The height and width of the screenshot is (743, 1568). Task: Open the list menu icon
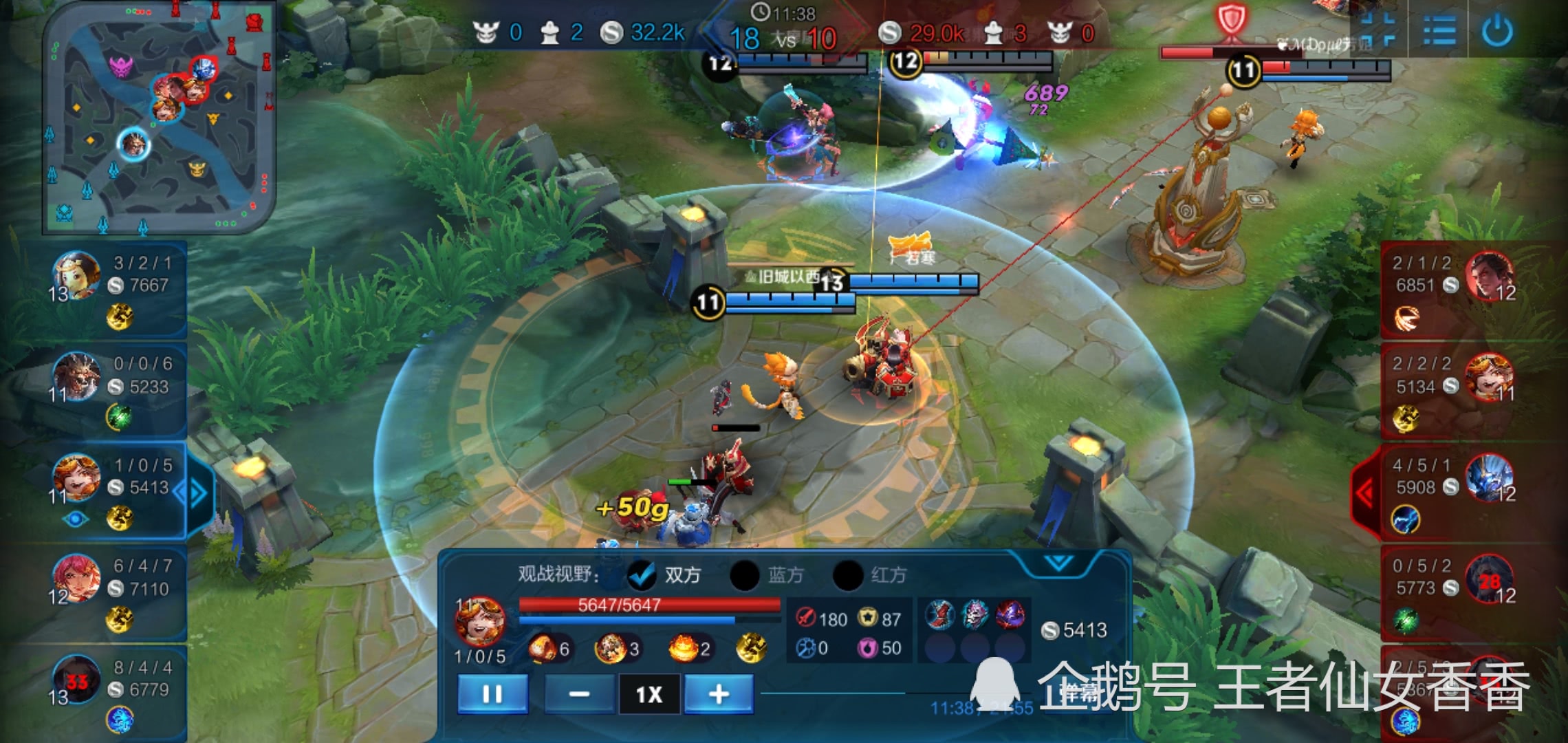pos(1439,31)
